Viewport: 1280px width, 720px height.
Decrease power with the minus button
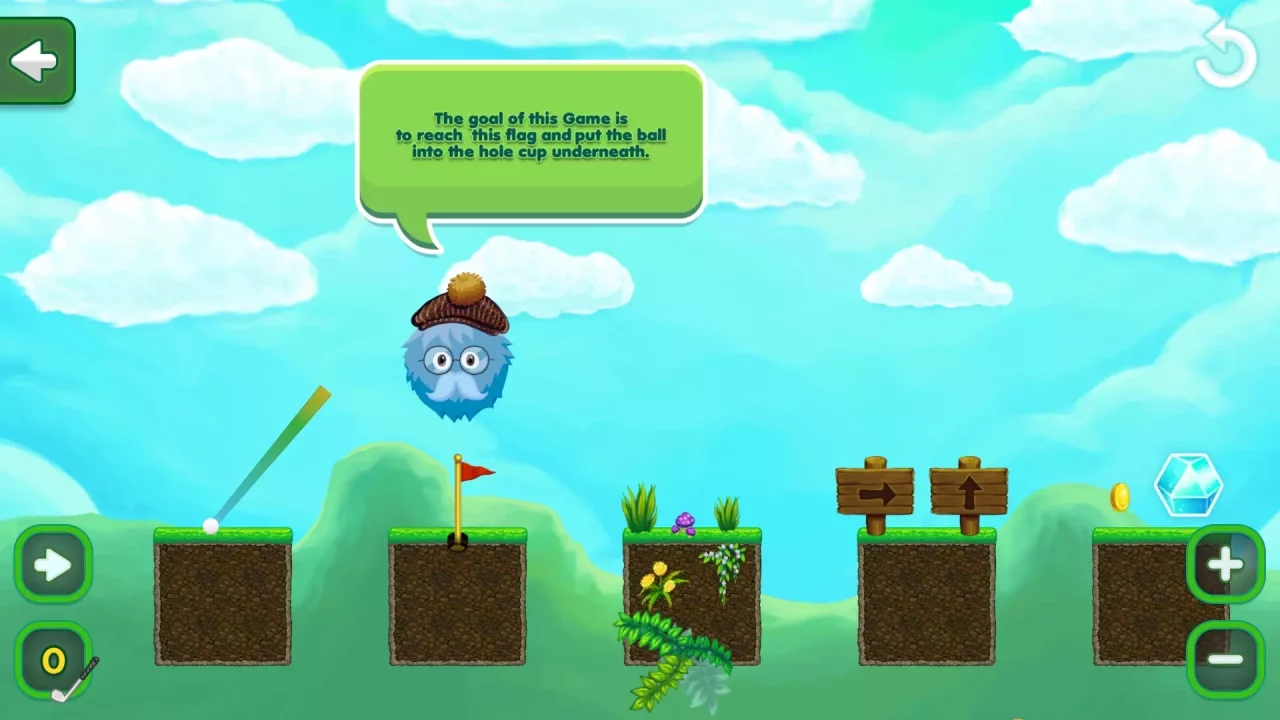pos(1224,659)
